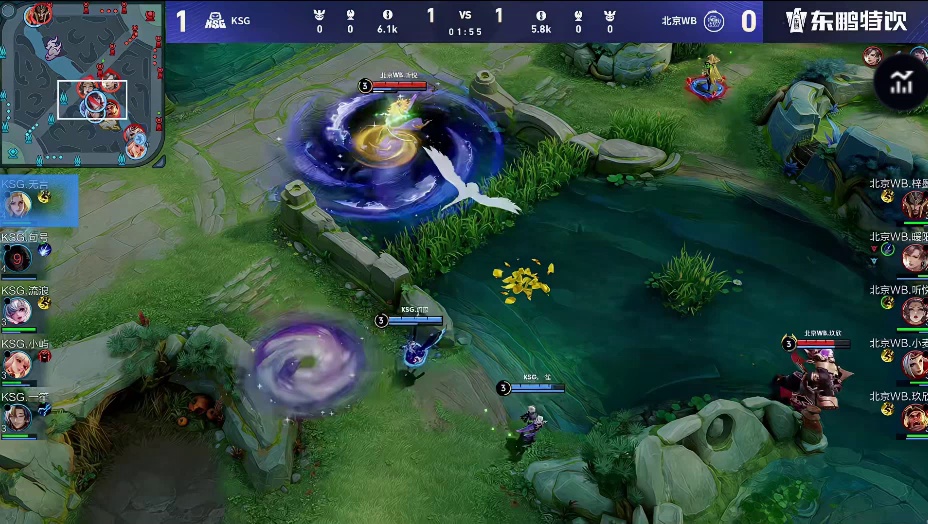Choose KSG.流浪 player portrait

(18, 312)
